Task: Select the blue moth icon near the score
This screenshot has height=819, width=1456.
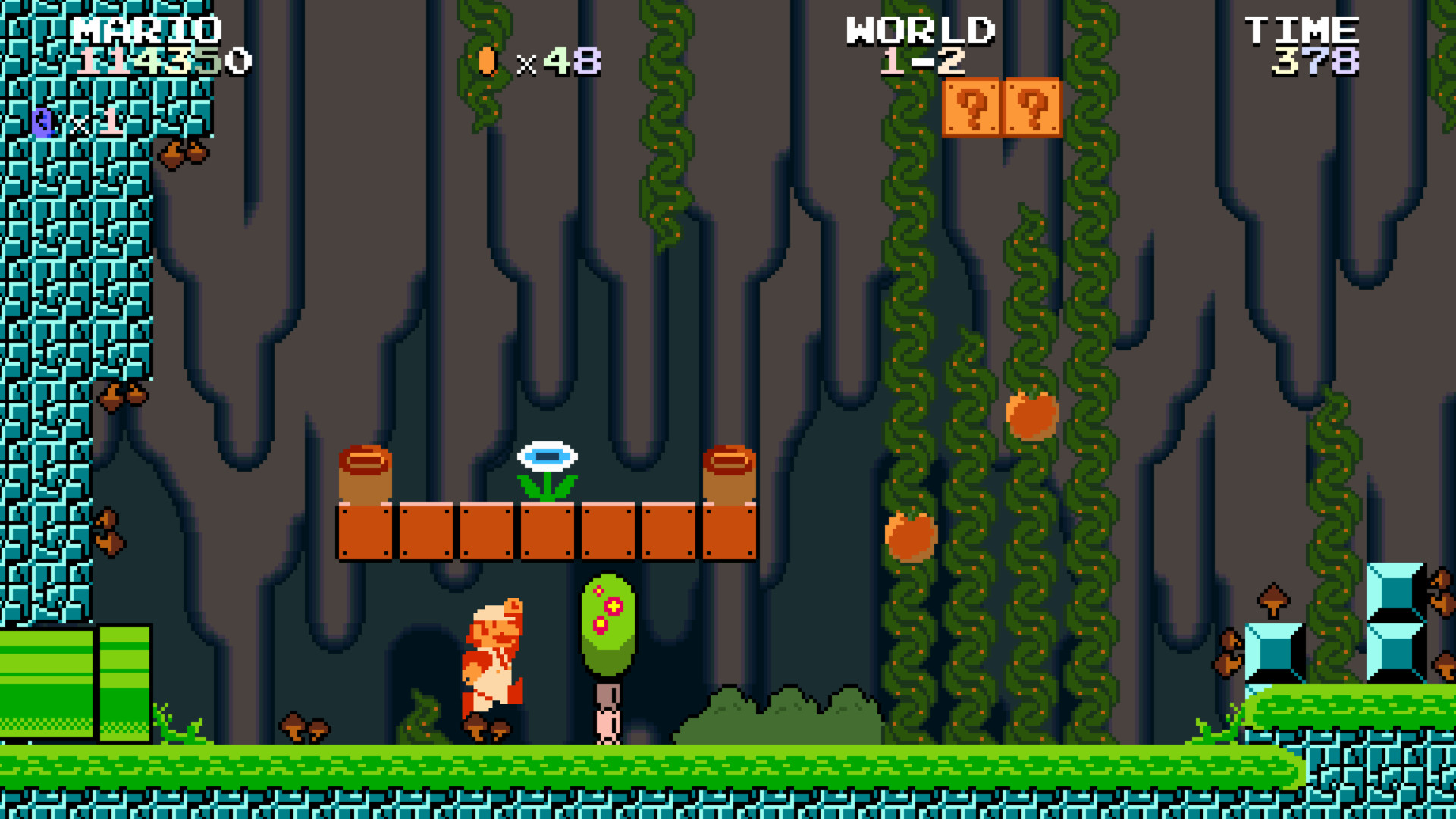Action: coord(42,121)
